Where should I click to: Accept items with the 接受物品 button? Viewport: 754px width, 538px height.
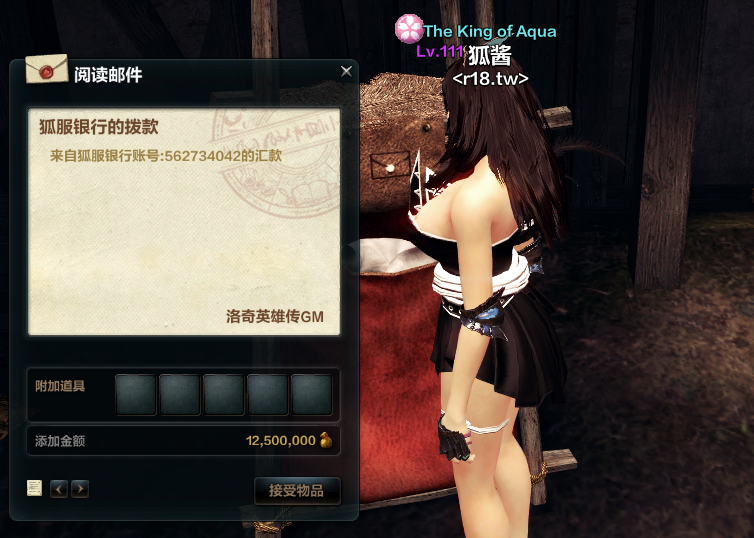pos(297,490)
